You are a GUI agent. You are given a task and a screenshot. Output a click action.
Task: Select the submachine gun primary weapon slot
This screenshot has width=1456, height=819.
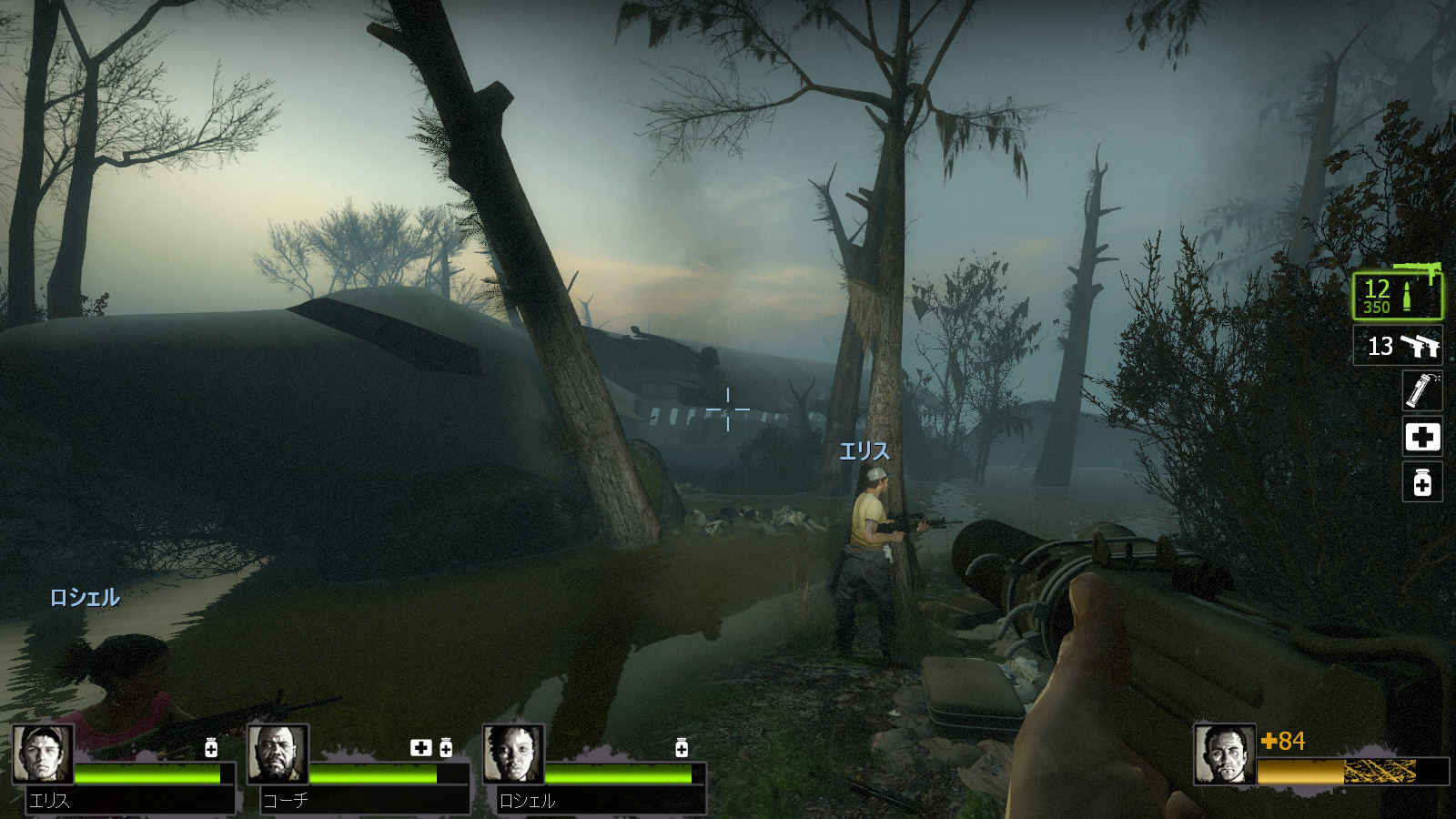pos(1397,295)
